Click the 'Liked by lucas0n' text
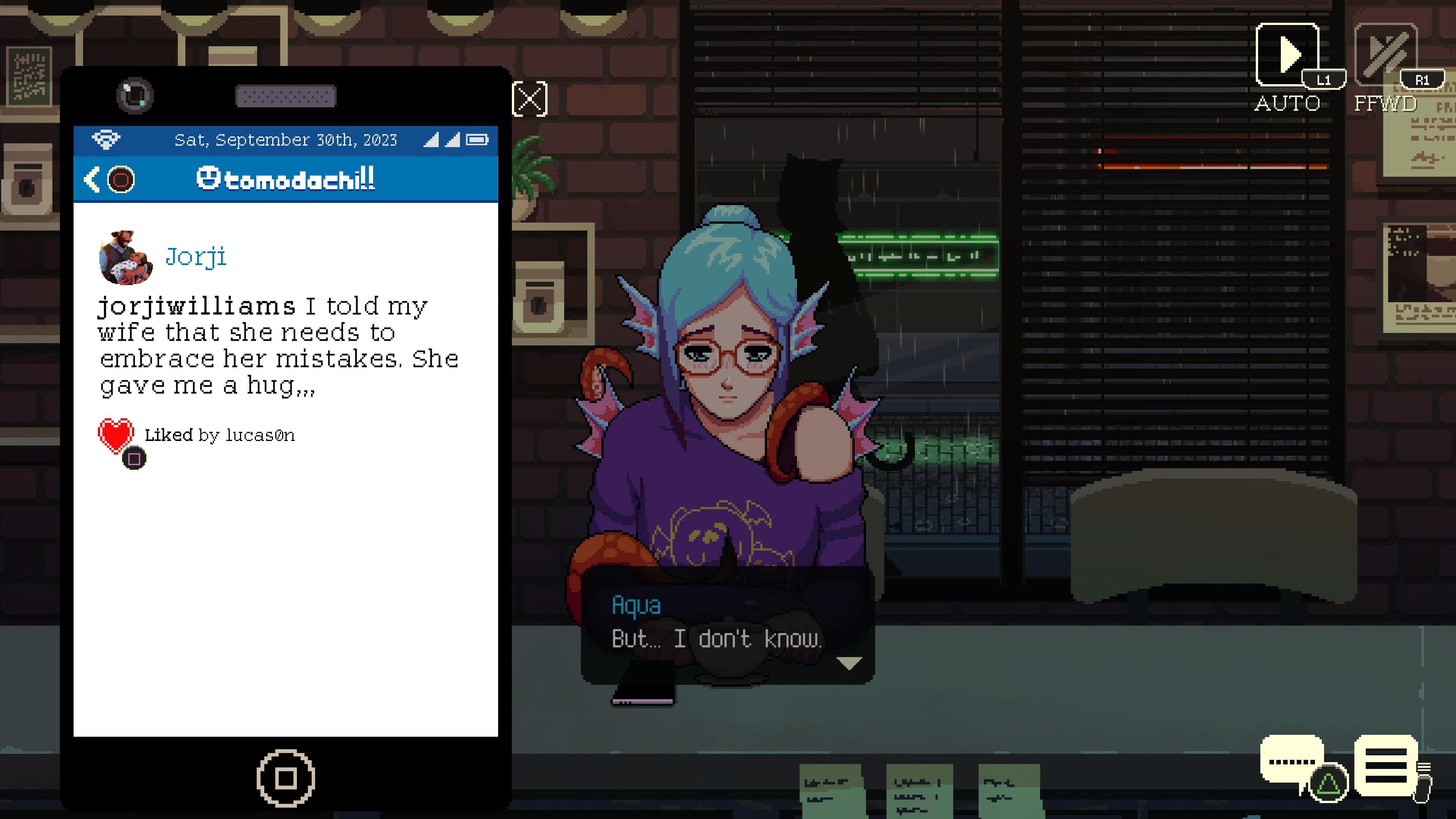The width and height of the screenshot is (1456, 819). pyautogui.click(x=220, y=435)
